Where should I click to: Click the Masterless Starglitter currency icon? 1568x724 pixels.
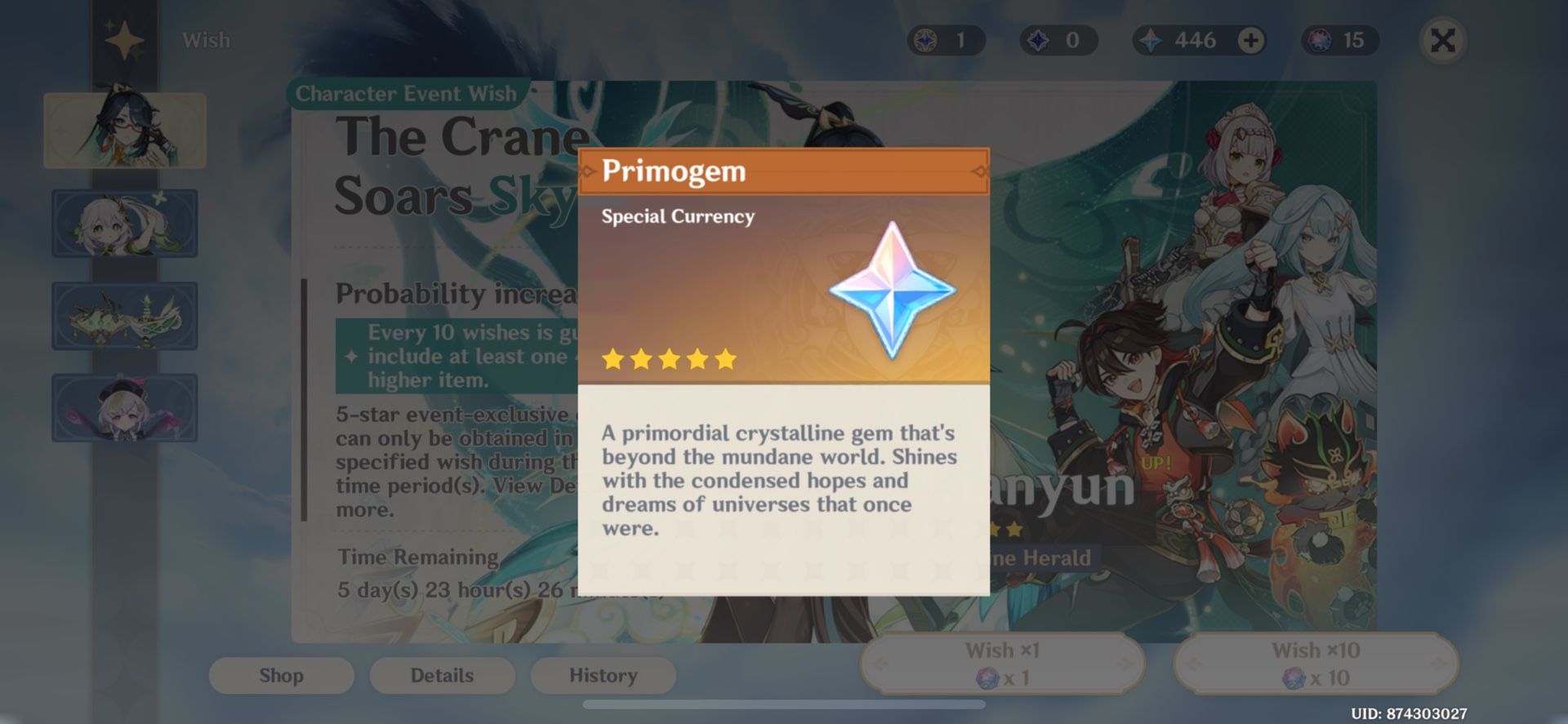927,40
